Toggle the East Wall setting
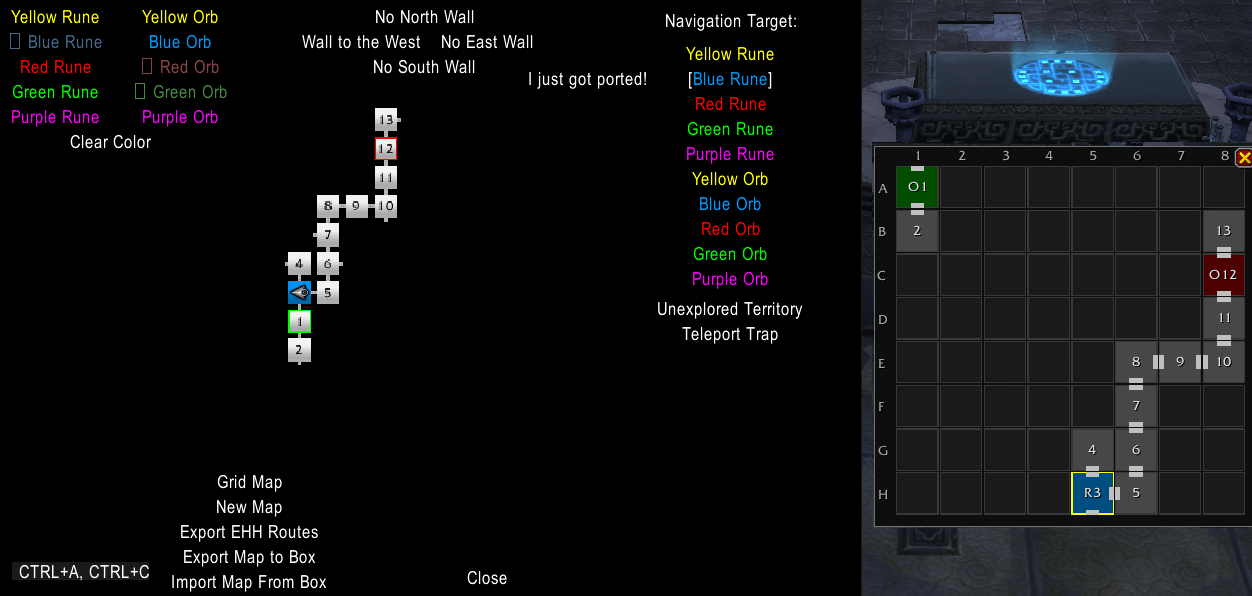 487,42
